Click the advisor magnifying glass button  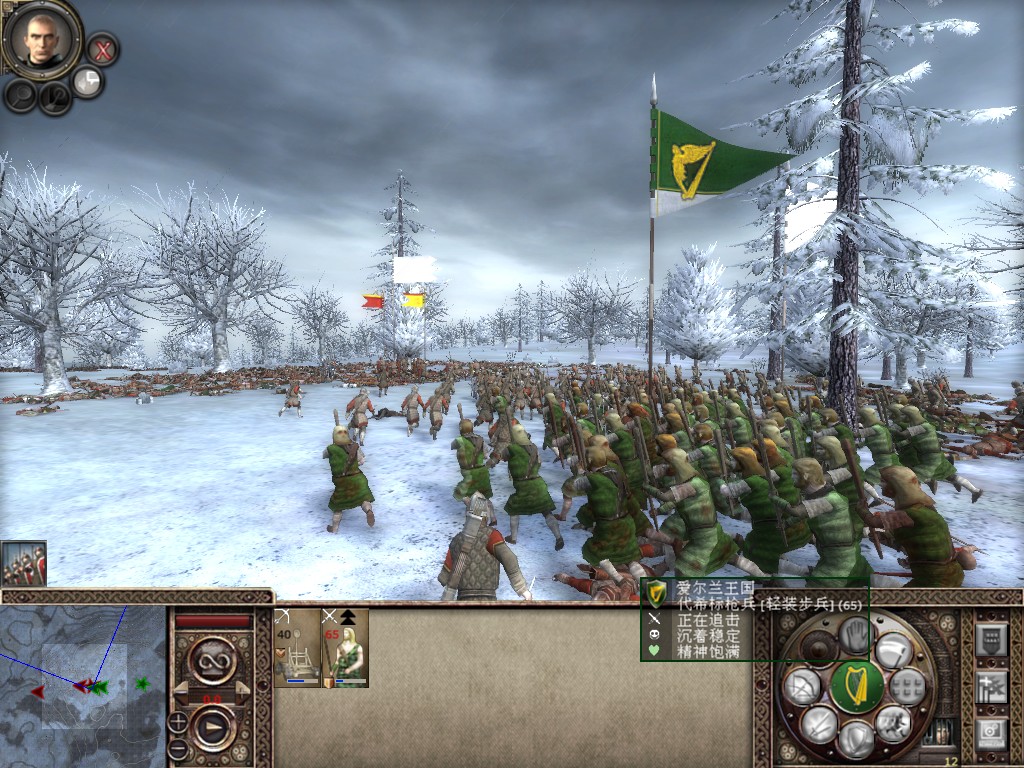pyautogui.click(x=21, y=94)
